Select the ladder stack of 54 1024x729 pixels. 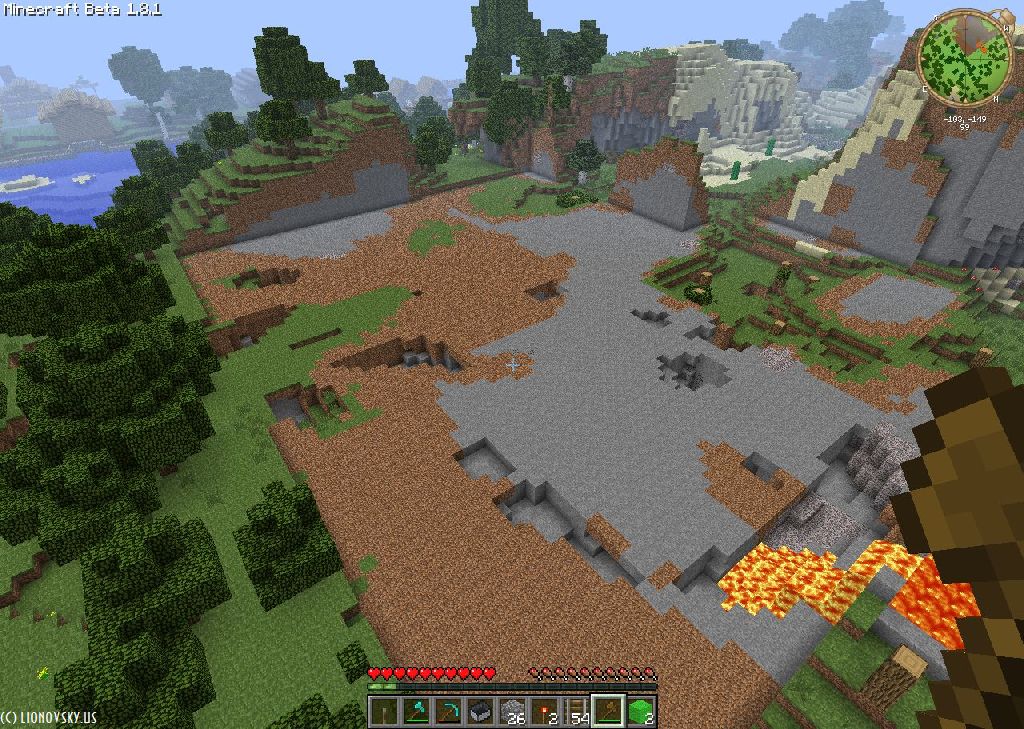point(576,711)
